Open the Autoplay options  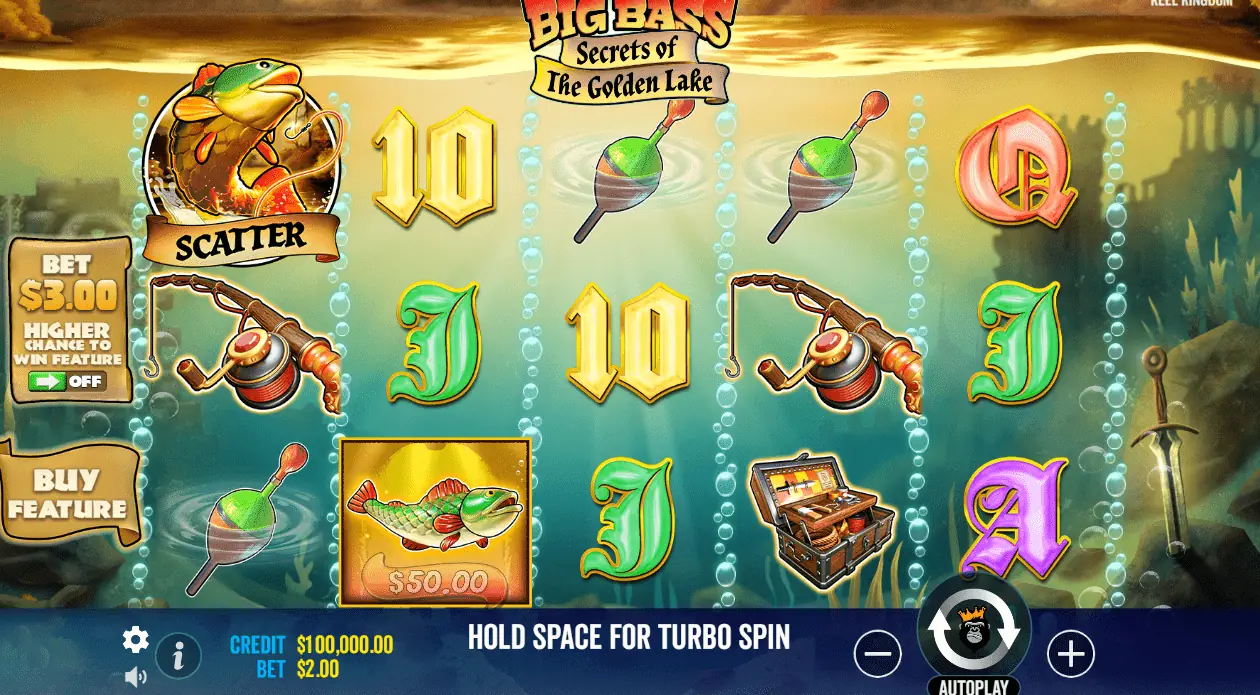tap(973, 686)
